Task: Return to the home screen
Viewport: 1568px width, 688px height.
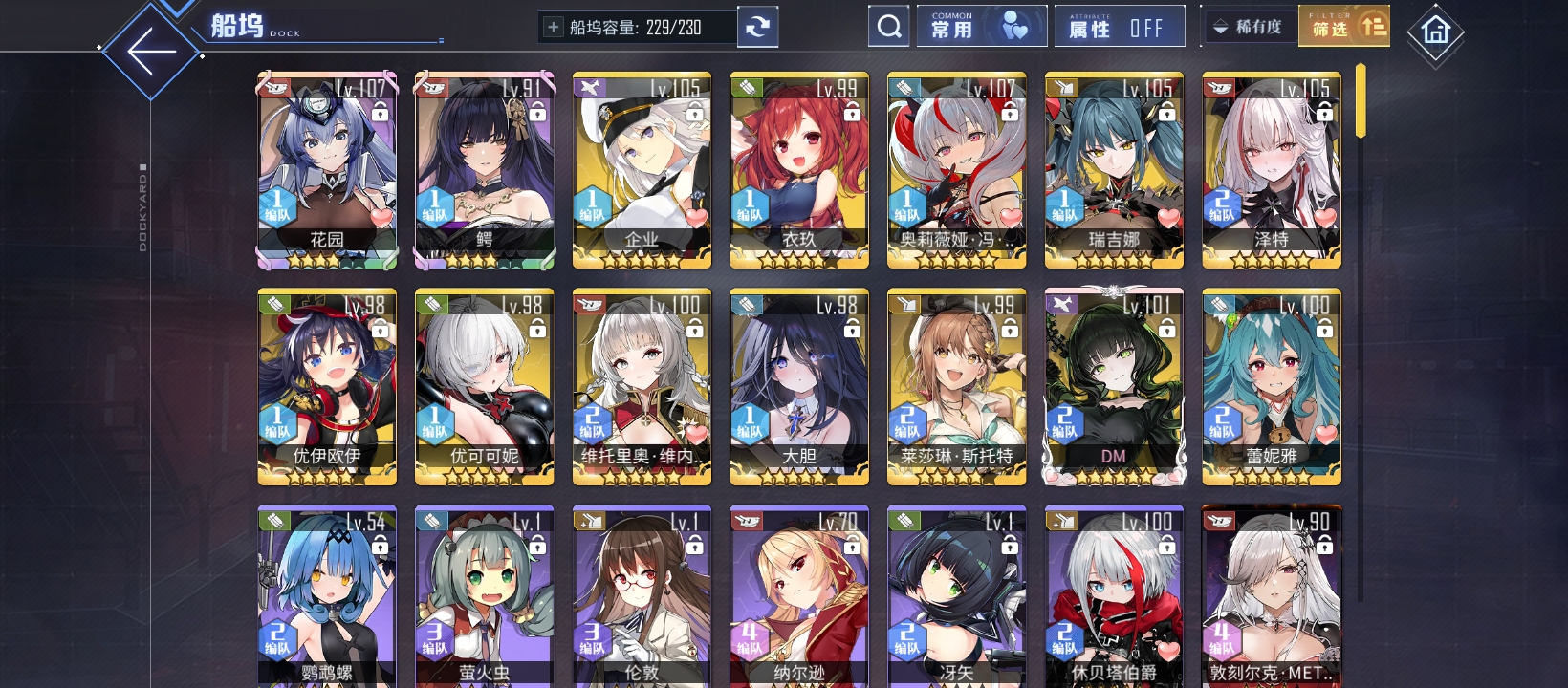Action: (1435, 32)
